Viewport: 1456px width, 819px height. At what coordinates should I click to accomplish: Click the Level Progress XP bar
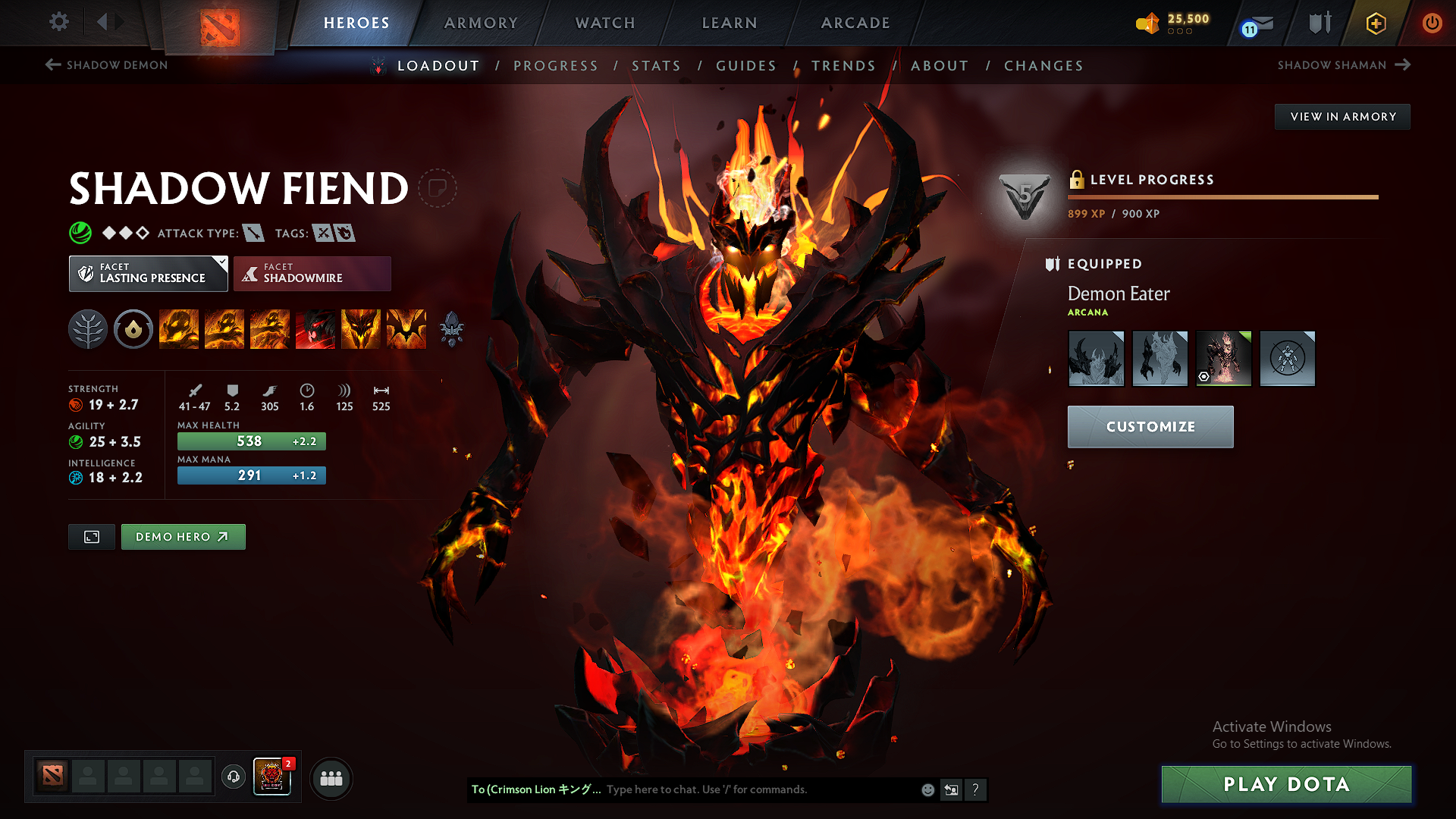(1221, 196)
